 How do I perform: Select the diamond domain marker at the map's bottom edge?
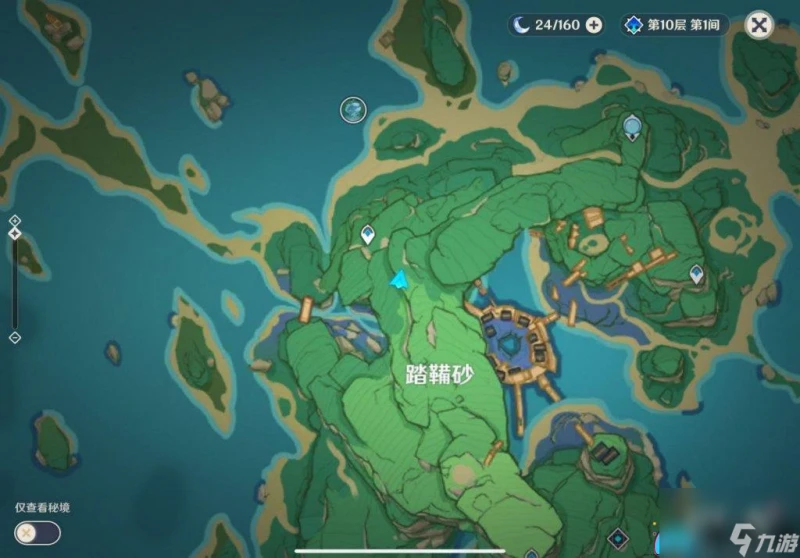[617, 540]
